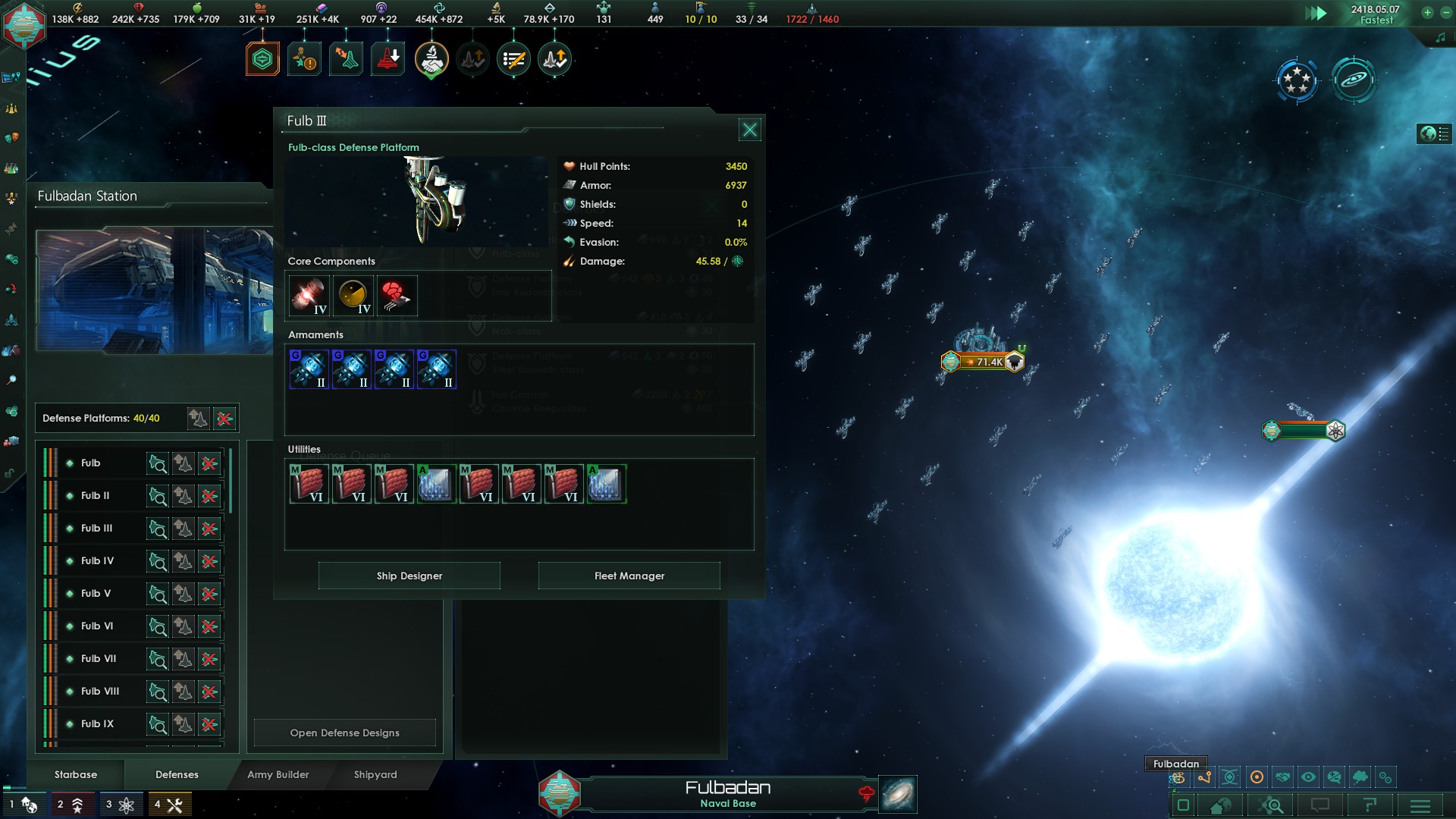Viewport: 1456px width, 819px height.
Task: Open the Ship Designer
Action: pos(409,576)
